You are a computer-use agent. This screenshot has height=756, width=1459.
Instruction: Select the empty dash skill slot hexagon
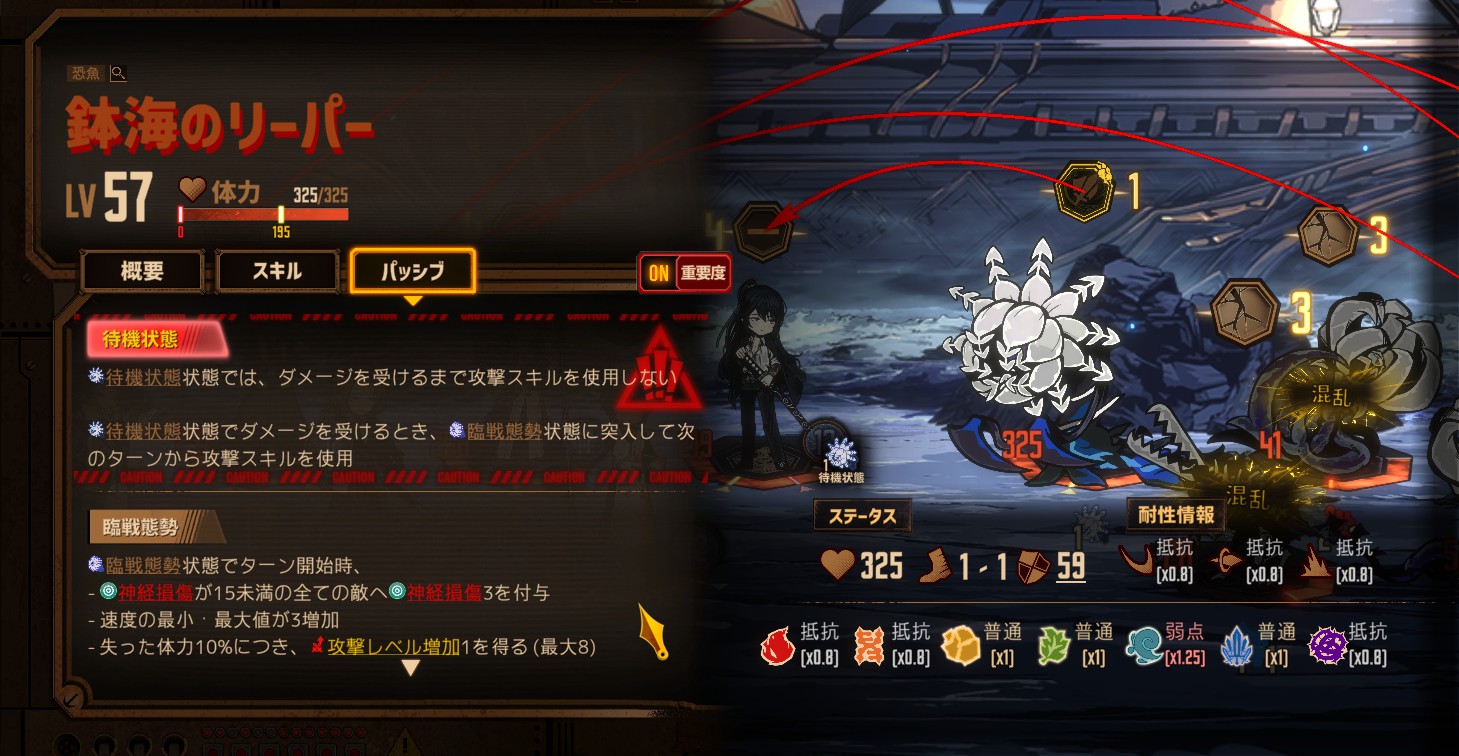764,231
